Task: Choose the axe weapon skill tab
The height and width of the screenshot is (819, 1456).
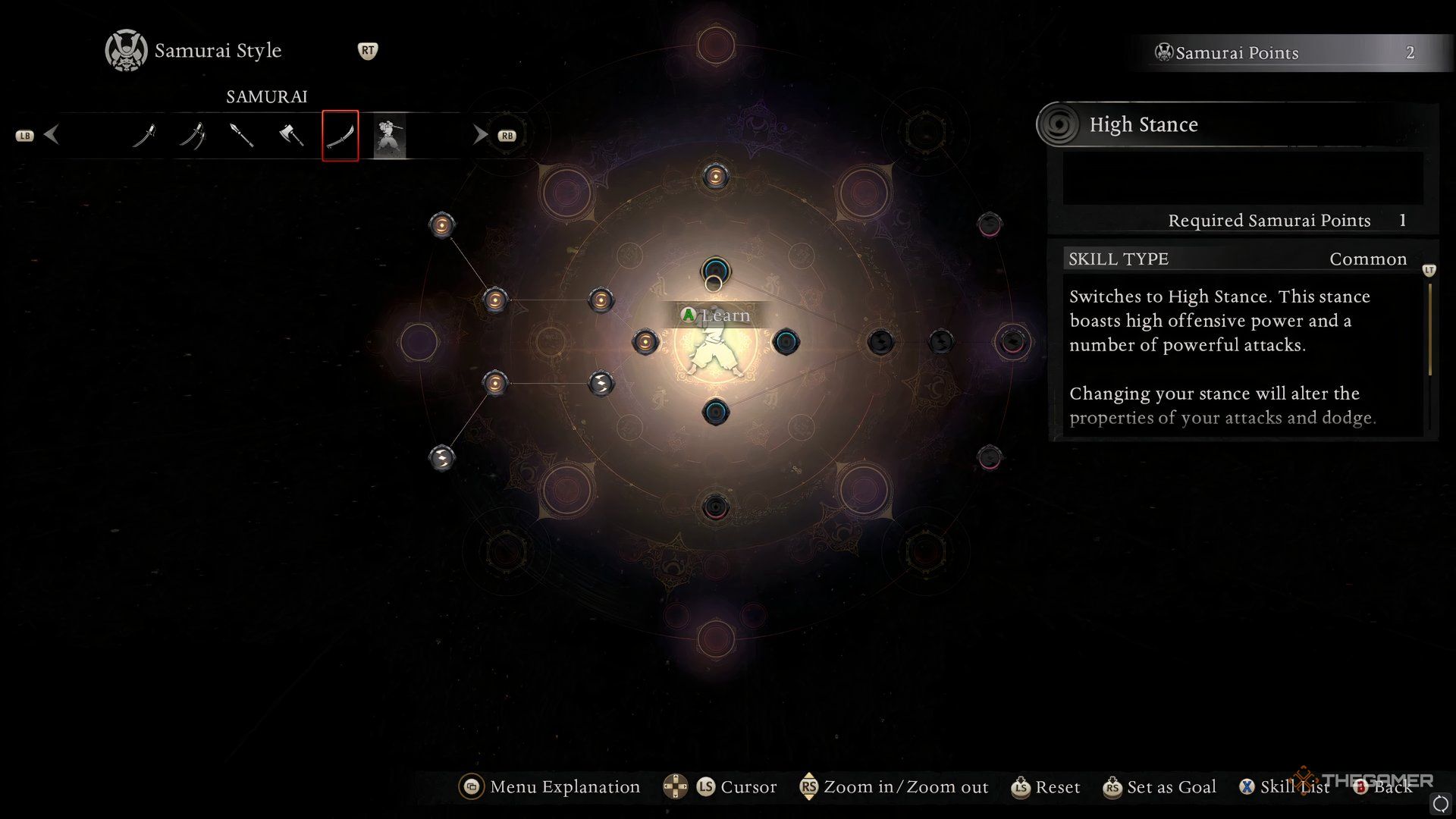Action: pyautogui.click(x=291, y=136)
